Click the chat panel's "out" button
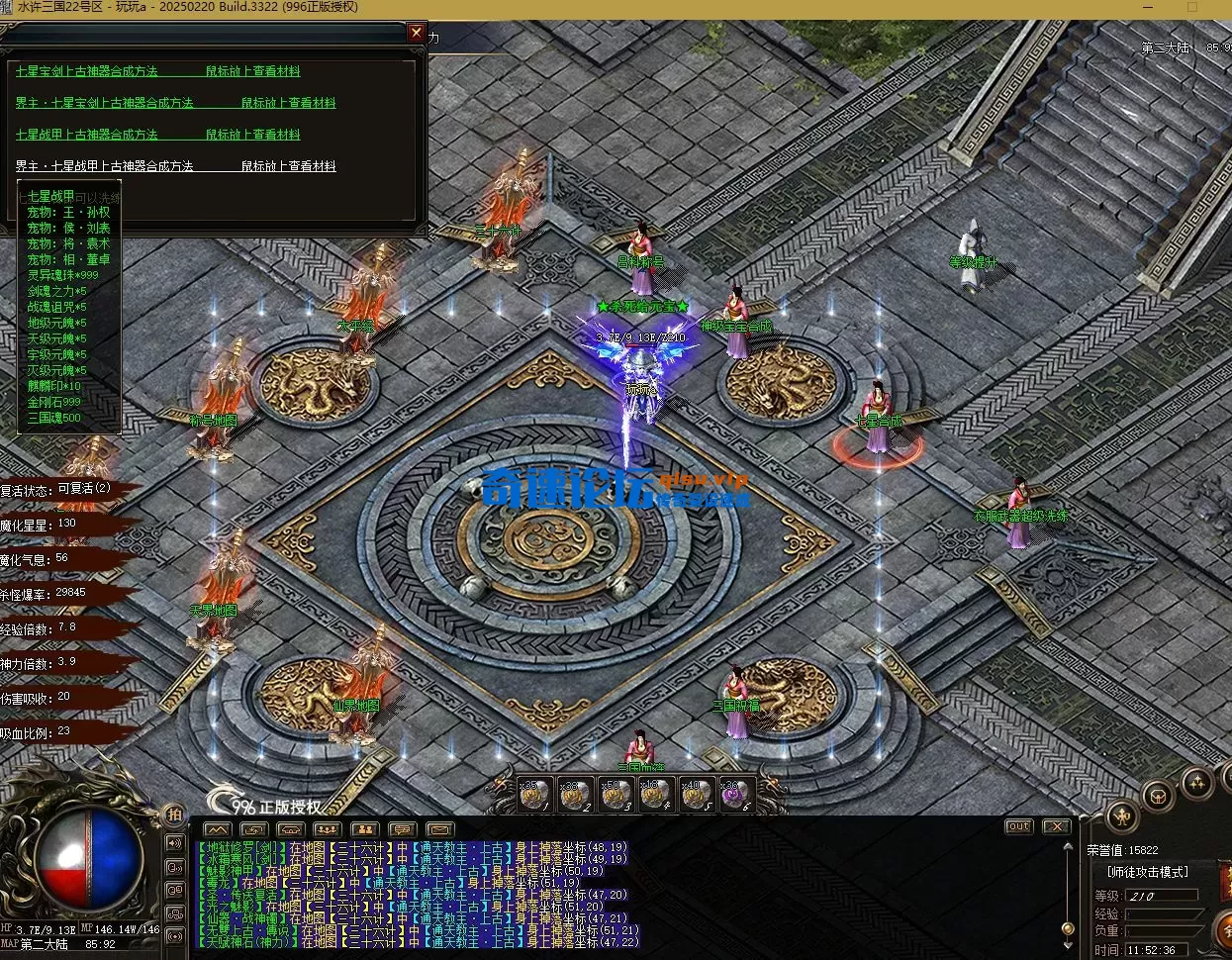 click(x=1018, y=826)
